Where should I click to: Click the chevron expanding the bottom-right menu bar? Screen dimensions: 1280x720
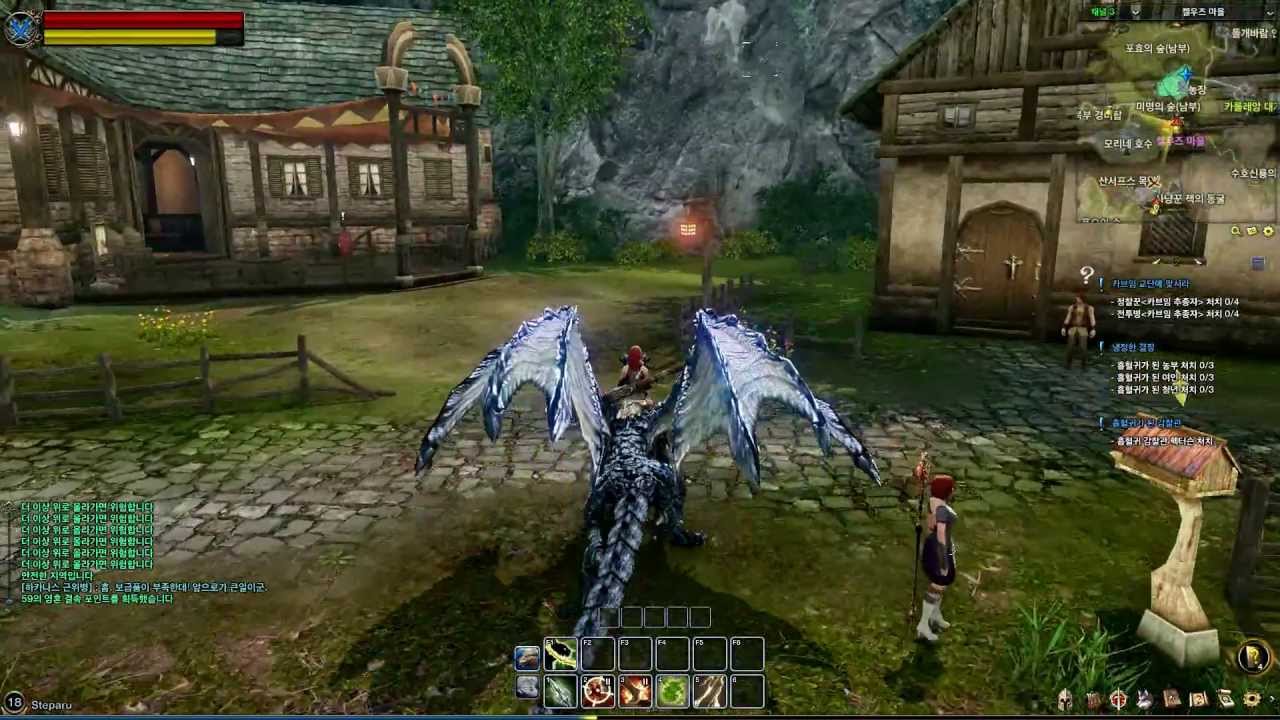(1273, 700)
